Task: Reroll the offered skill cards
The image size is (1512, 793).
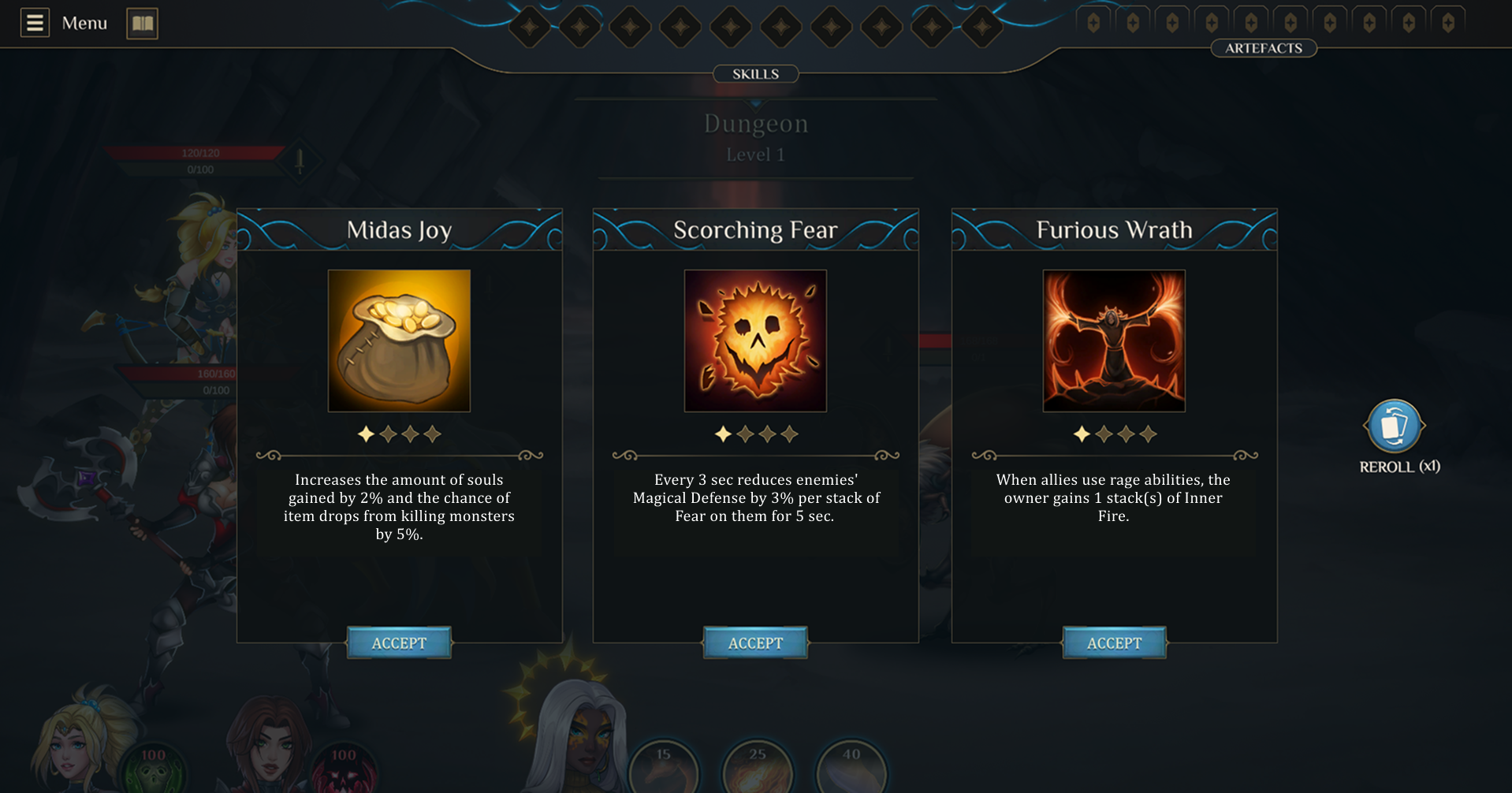Action: (x=1394, y=426)
